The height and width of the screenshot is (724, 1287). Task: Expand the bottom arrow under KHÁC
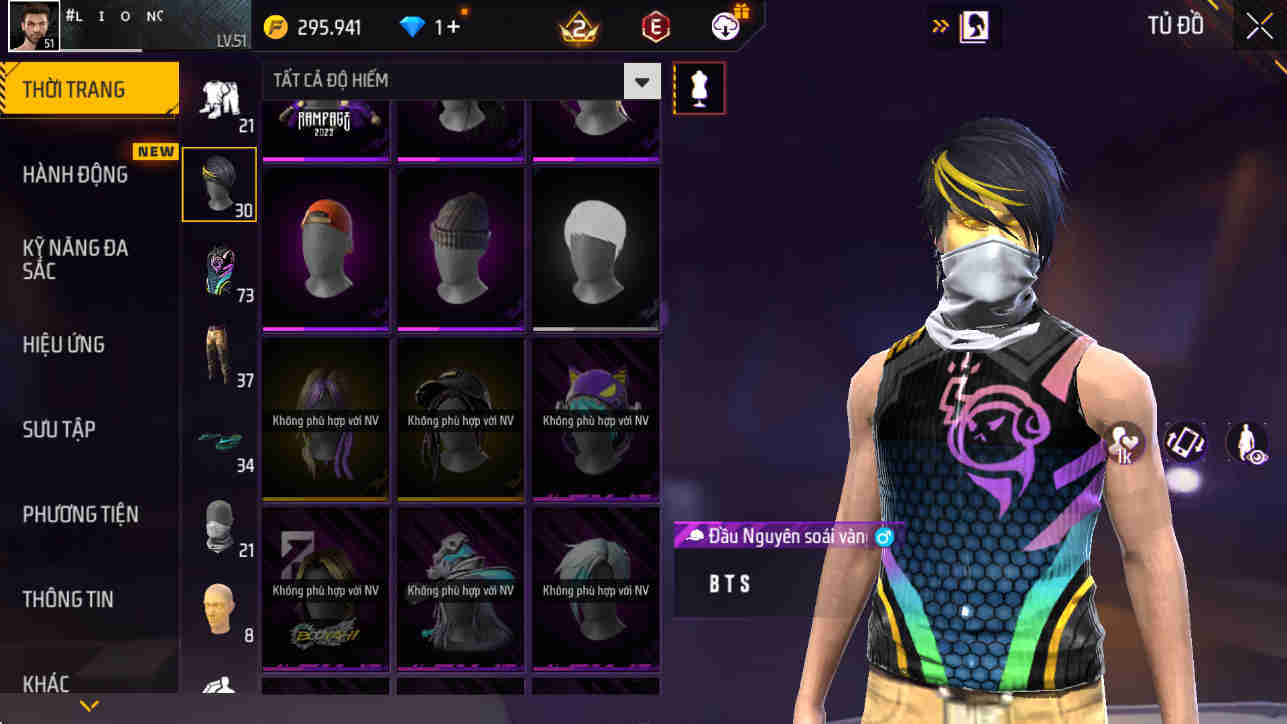pos(88,706)
